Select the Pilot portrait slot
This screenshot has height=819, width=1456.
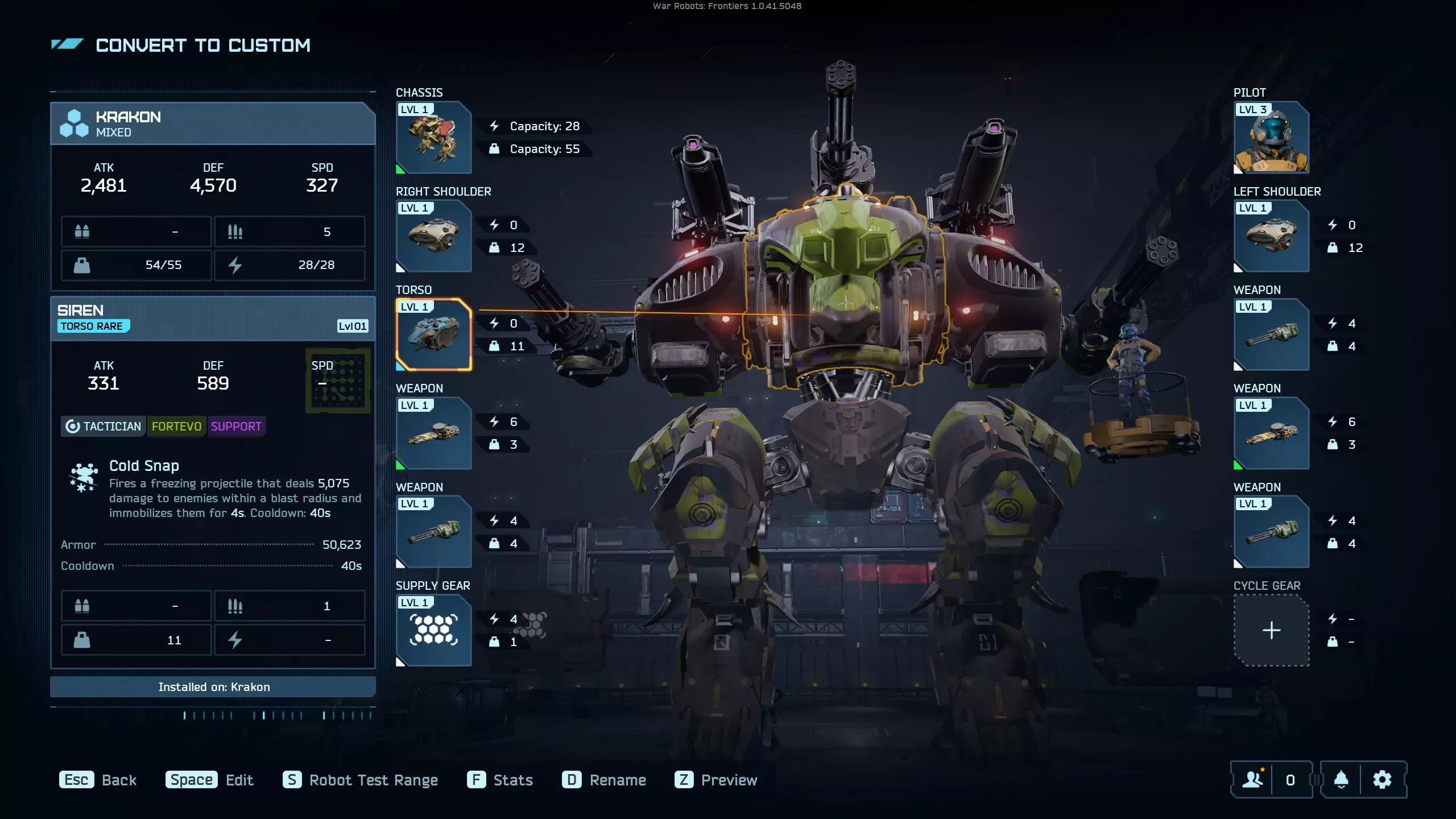(x=1271, y=138)
